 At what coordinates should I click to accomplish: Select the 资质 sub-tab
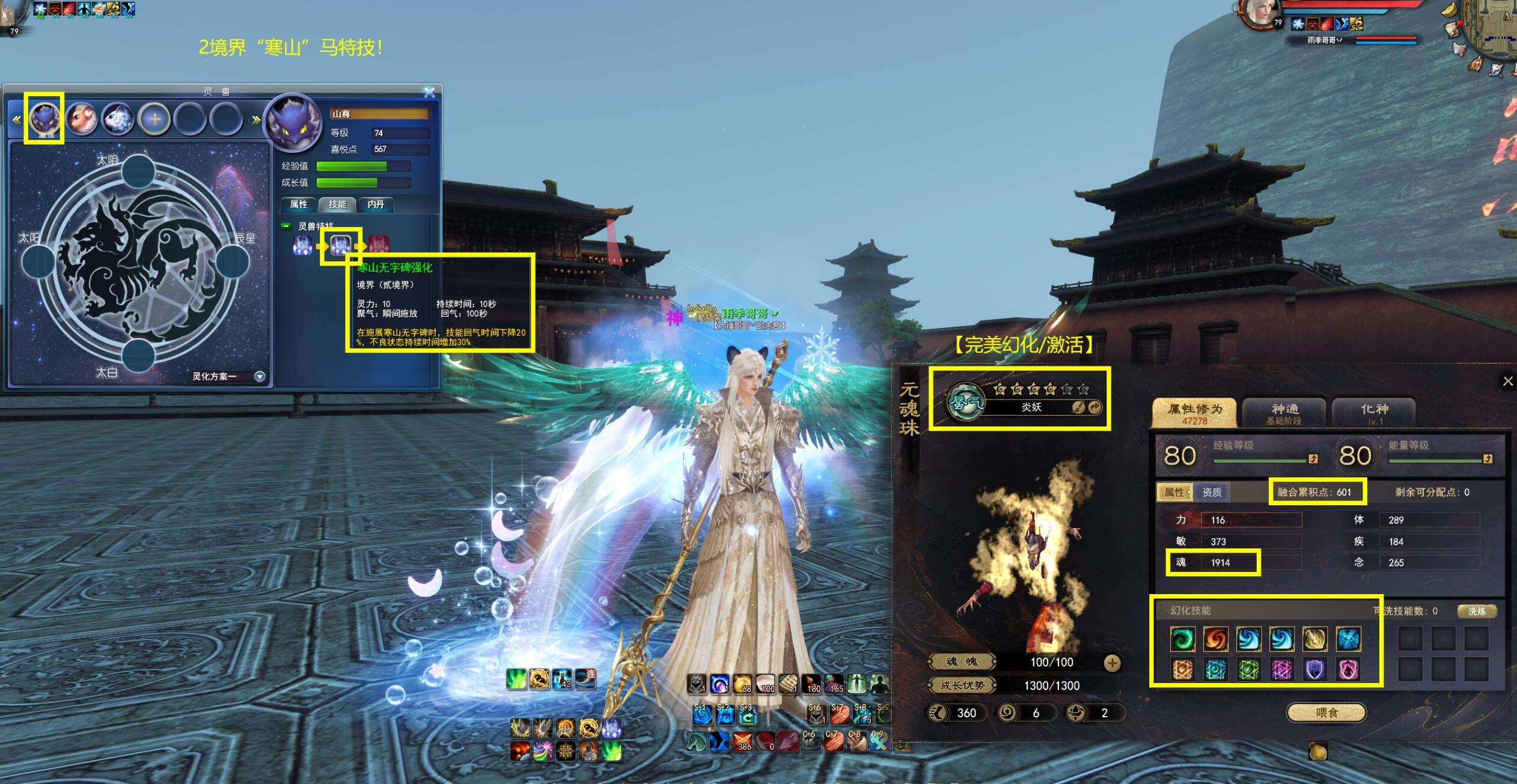pyautogui.click(x=1211, y=492)
